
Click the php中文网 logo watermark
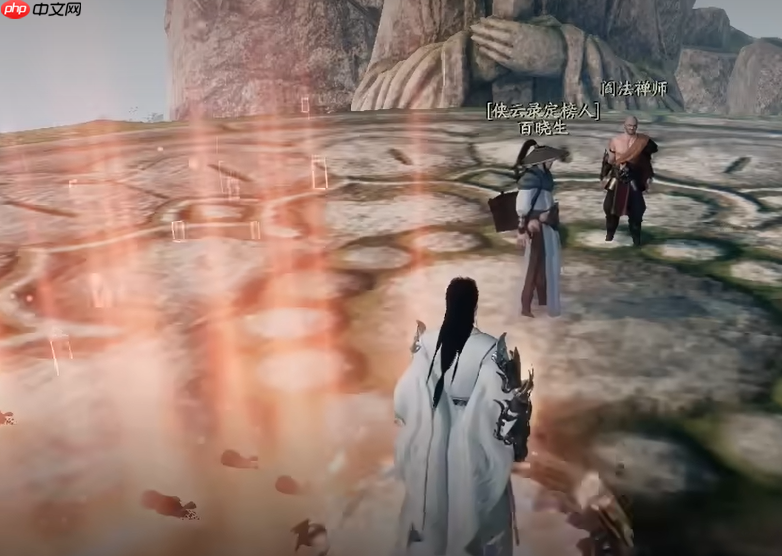coord(42,10)
